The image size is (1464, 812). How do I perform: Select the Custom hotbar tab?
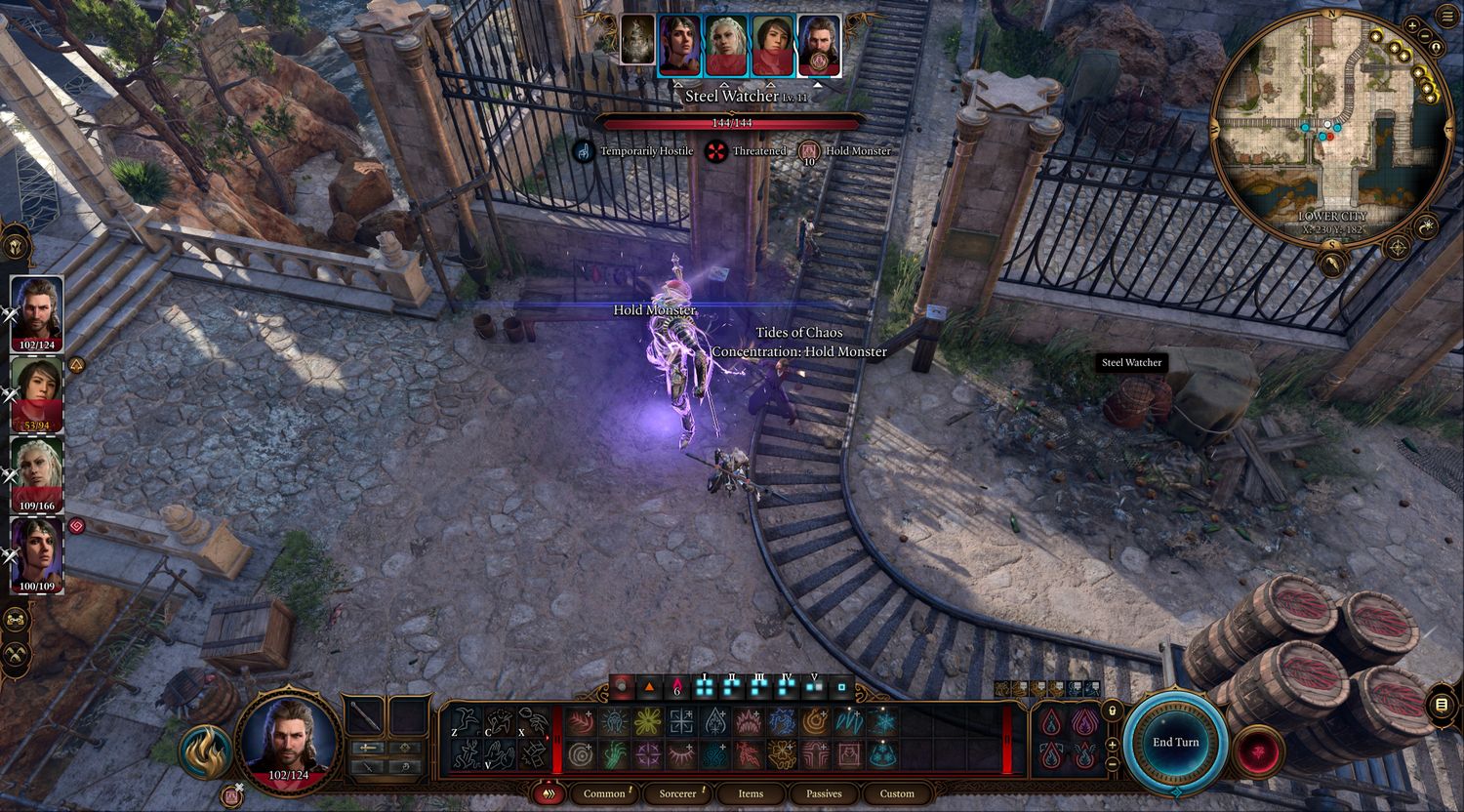click(897, 793)
